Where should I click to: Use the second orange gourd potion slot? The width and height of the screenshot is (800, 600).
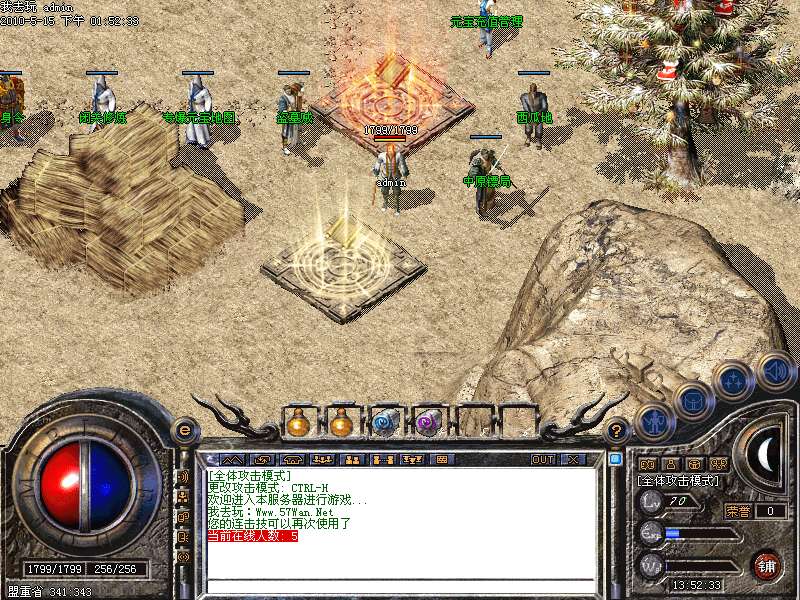[342, 422]
